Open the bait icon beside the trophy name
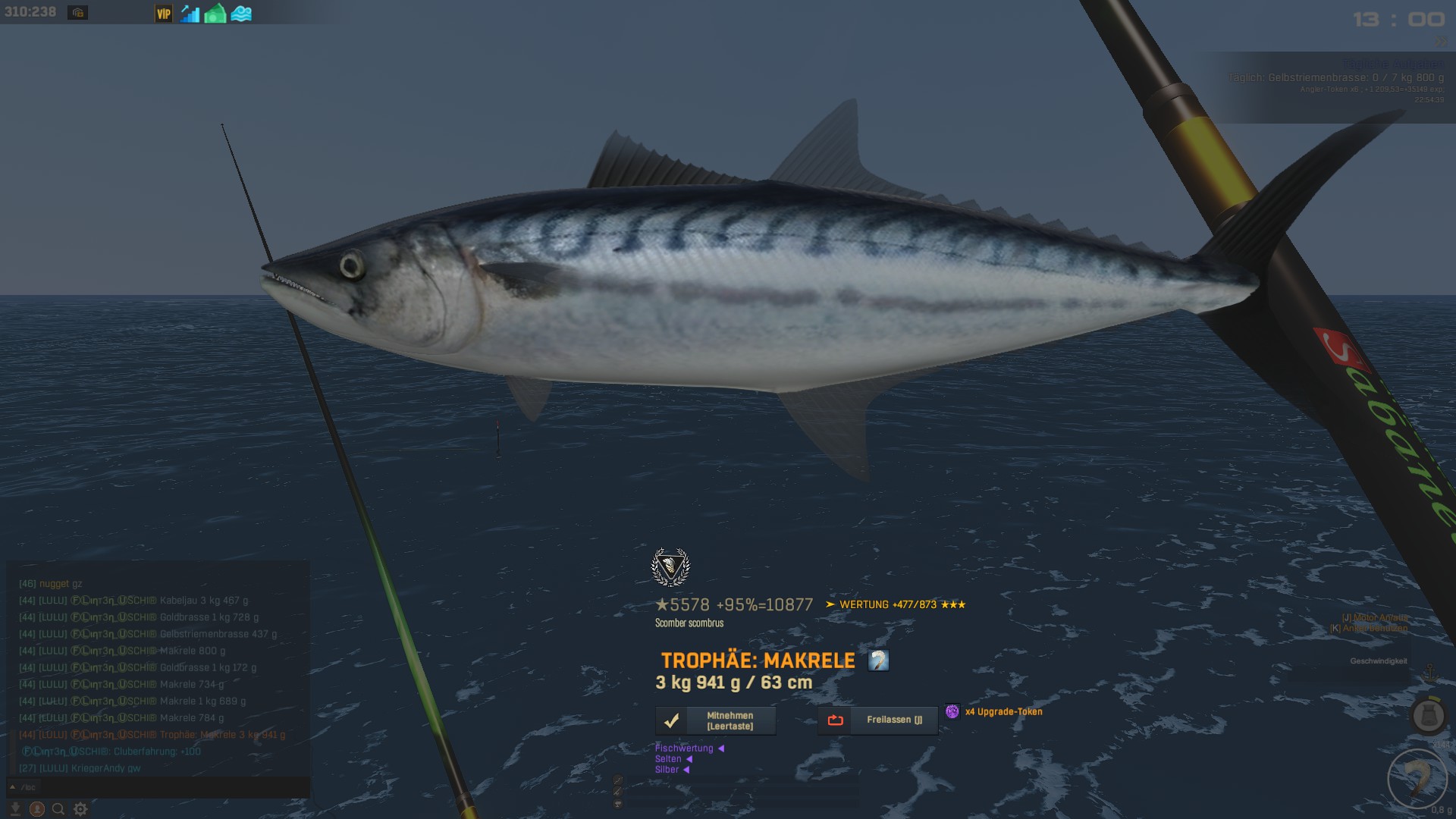1456x819 pixels. coord(878,661)
